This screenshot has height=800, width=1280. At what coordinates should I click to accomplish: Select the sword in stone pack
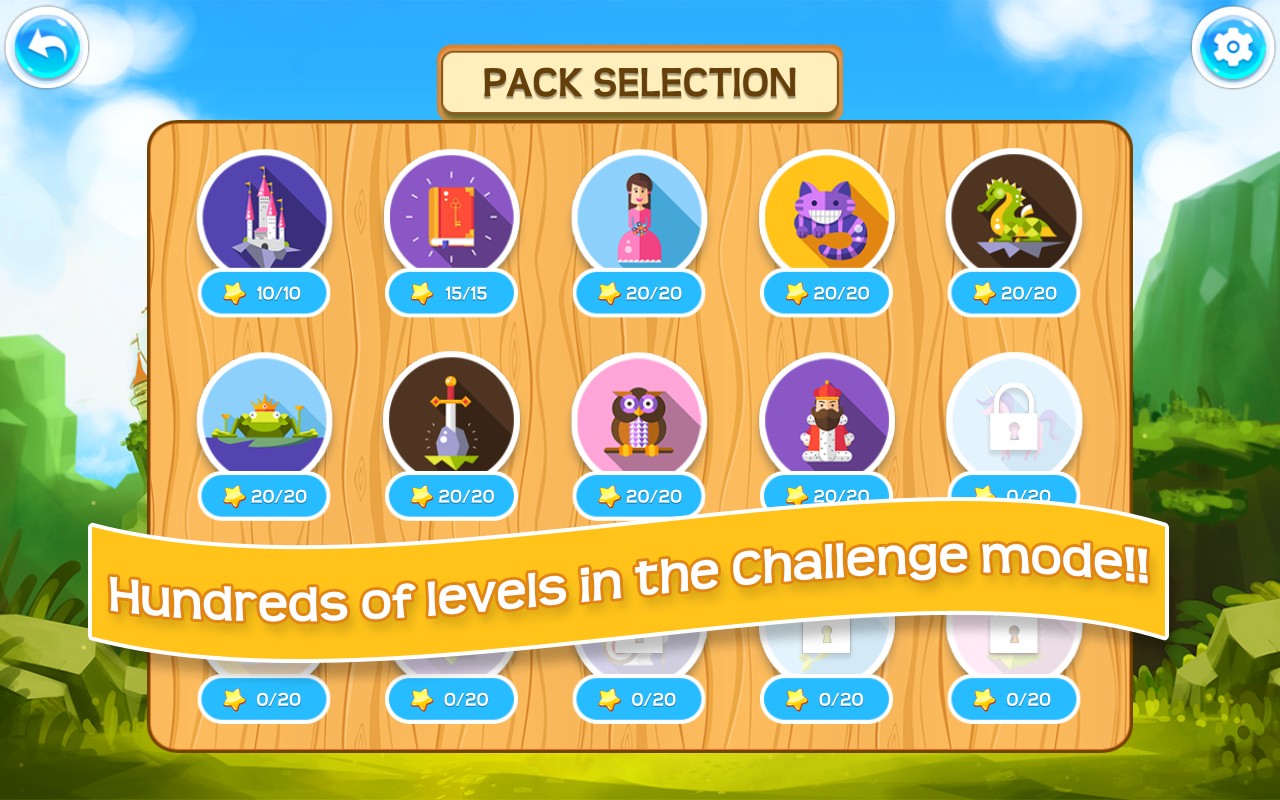click(451, 418)
